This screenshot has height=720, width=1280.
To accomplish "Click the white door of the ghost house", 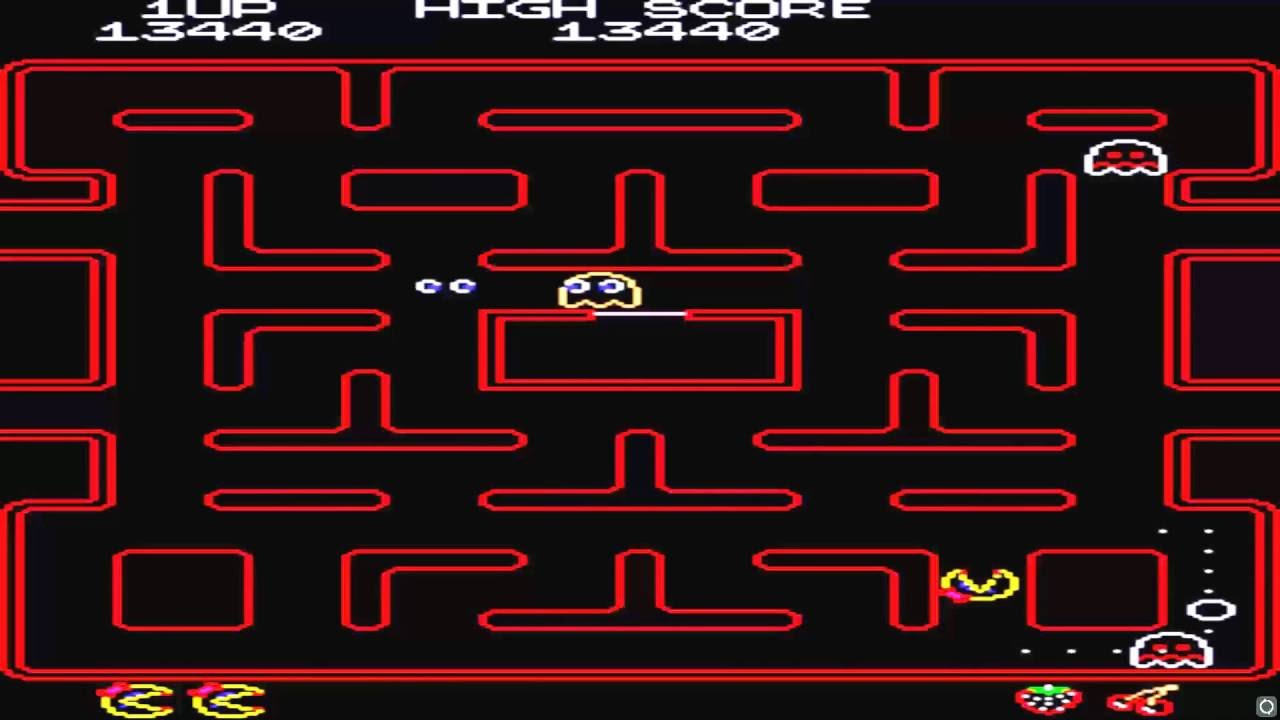I will (640, 314).
